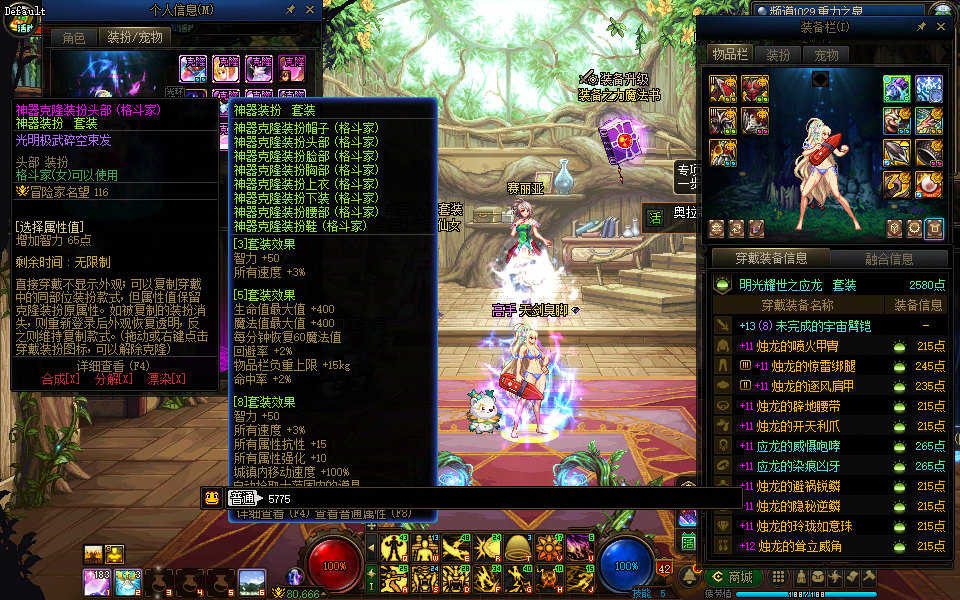This screenshot has width=960, height=600.
Task: Open the 宠物 pet tab
Action: tap(826, 54)
